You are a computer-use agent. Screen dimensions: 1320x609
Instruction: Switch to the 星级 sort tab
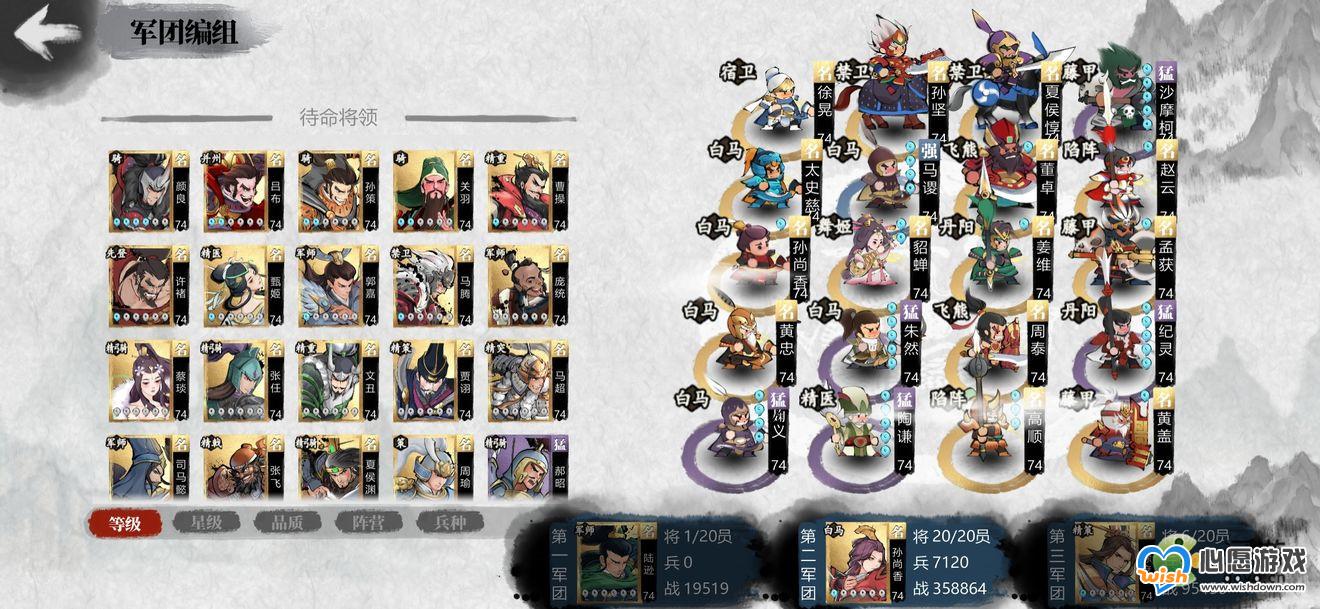pos(207,522)
